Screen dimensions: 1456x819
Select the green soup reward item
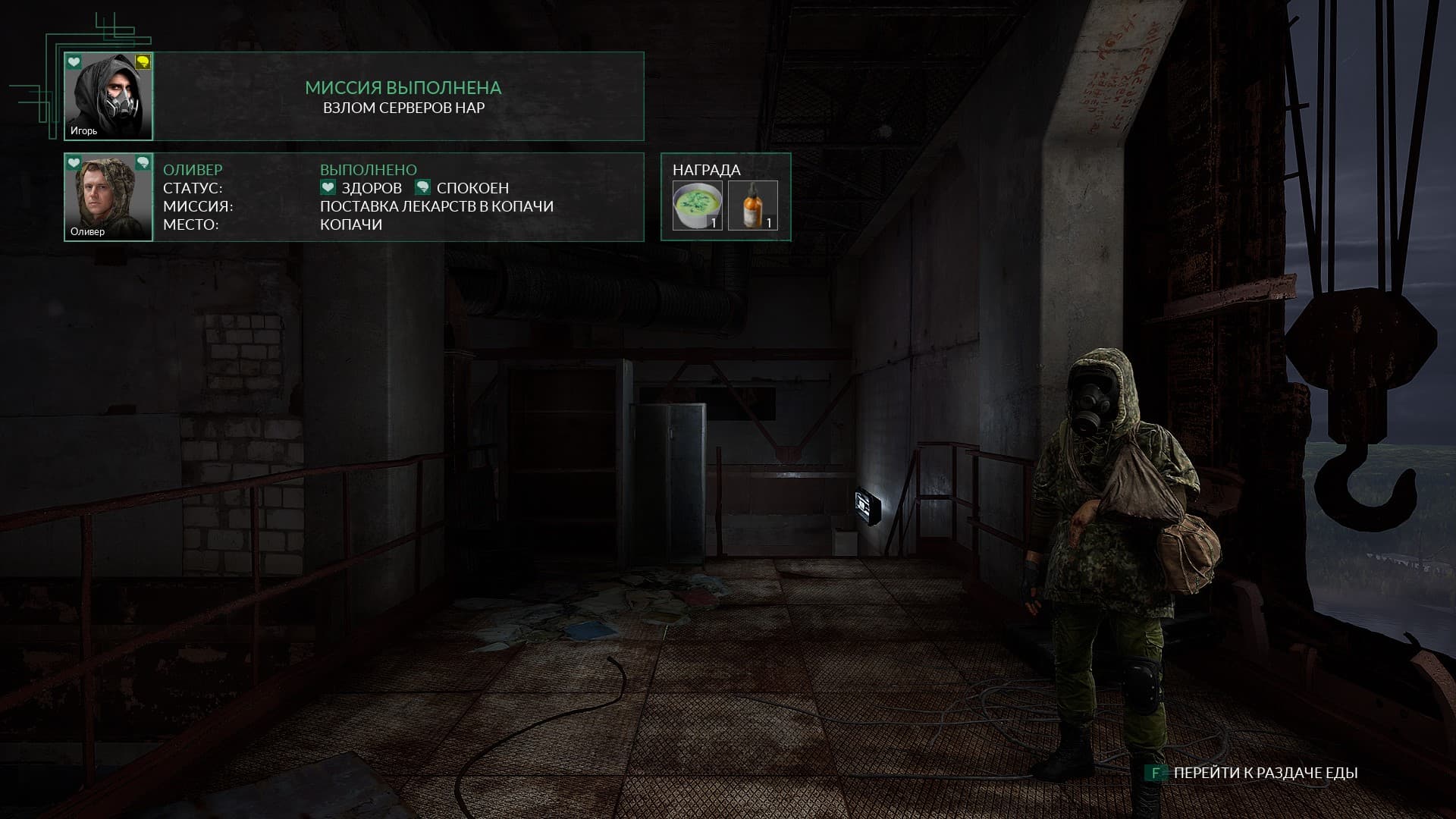click(698, 205)
